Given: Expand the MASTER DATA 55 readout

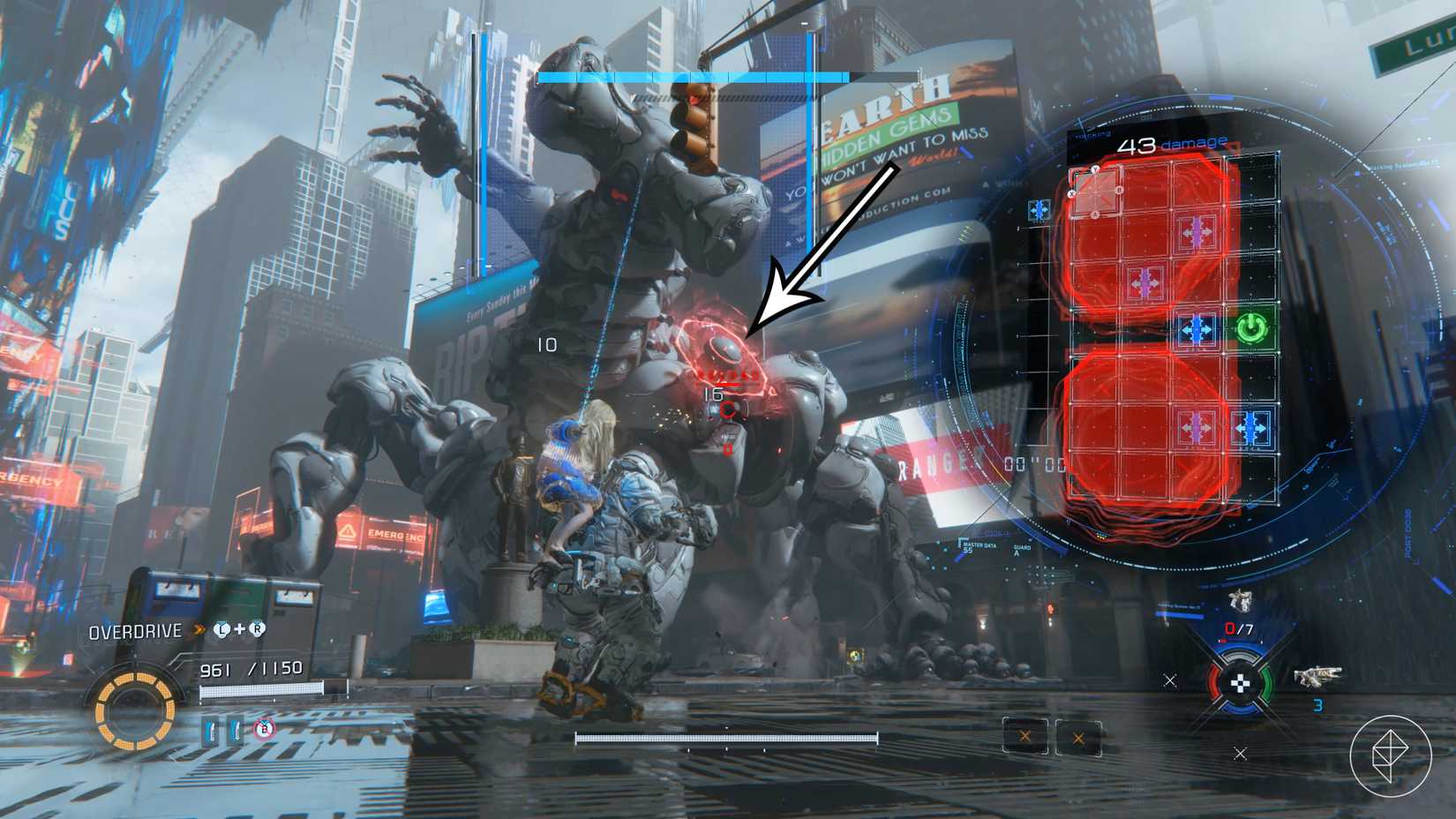Looking at the screenshot, I should pos(978,547).
